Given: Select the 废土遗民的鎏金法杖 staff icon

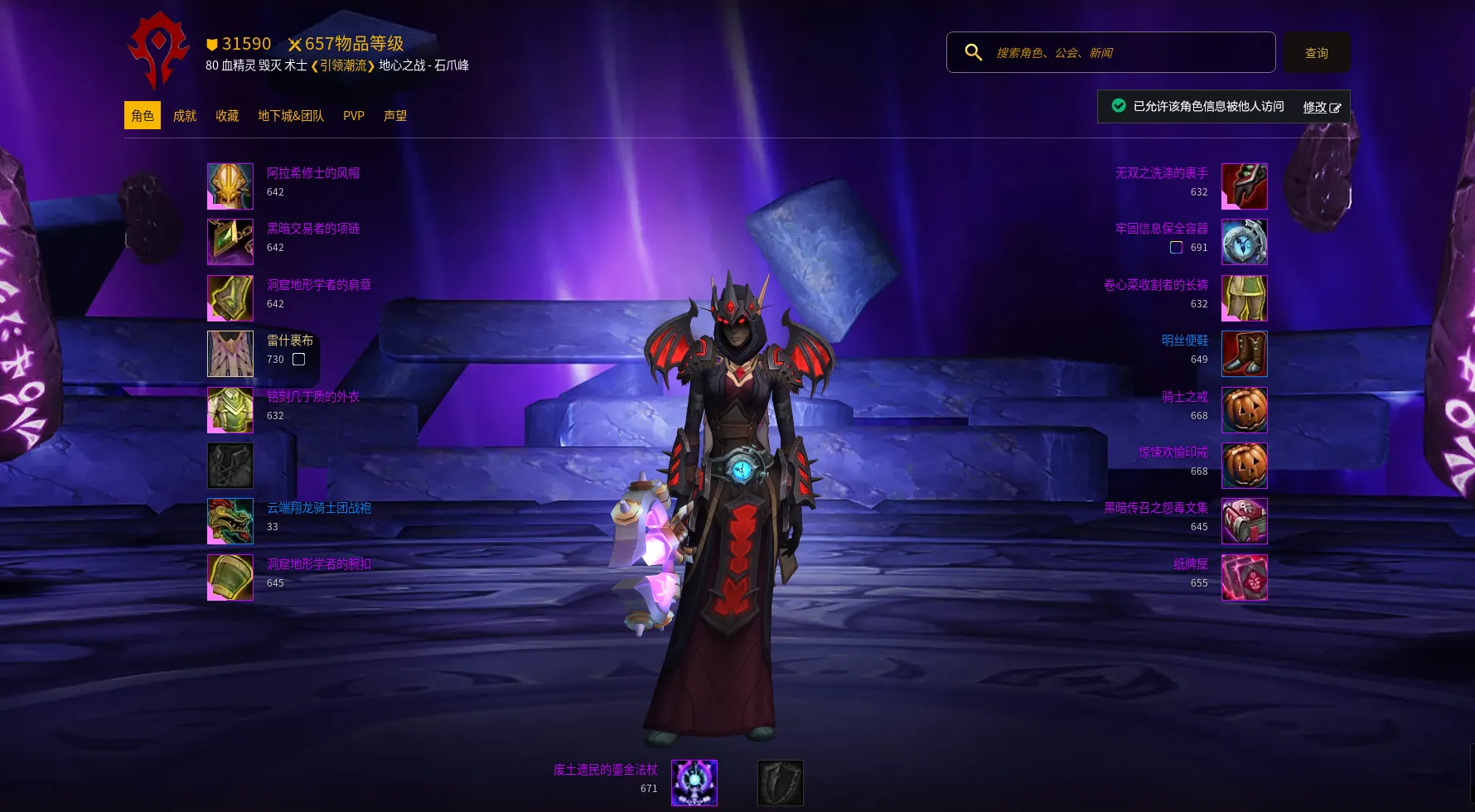Looking at the screenshot, I should 694,783.
